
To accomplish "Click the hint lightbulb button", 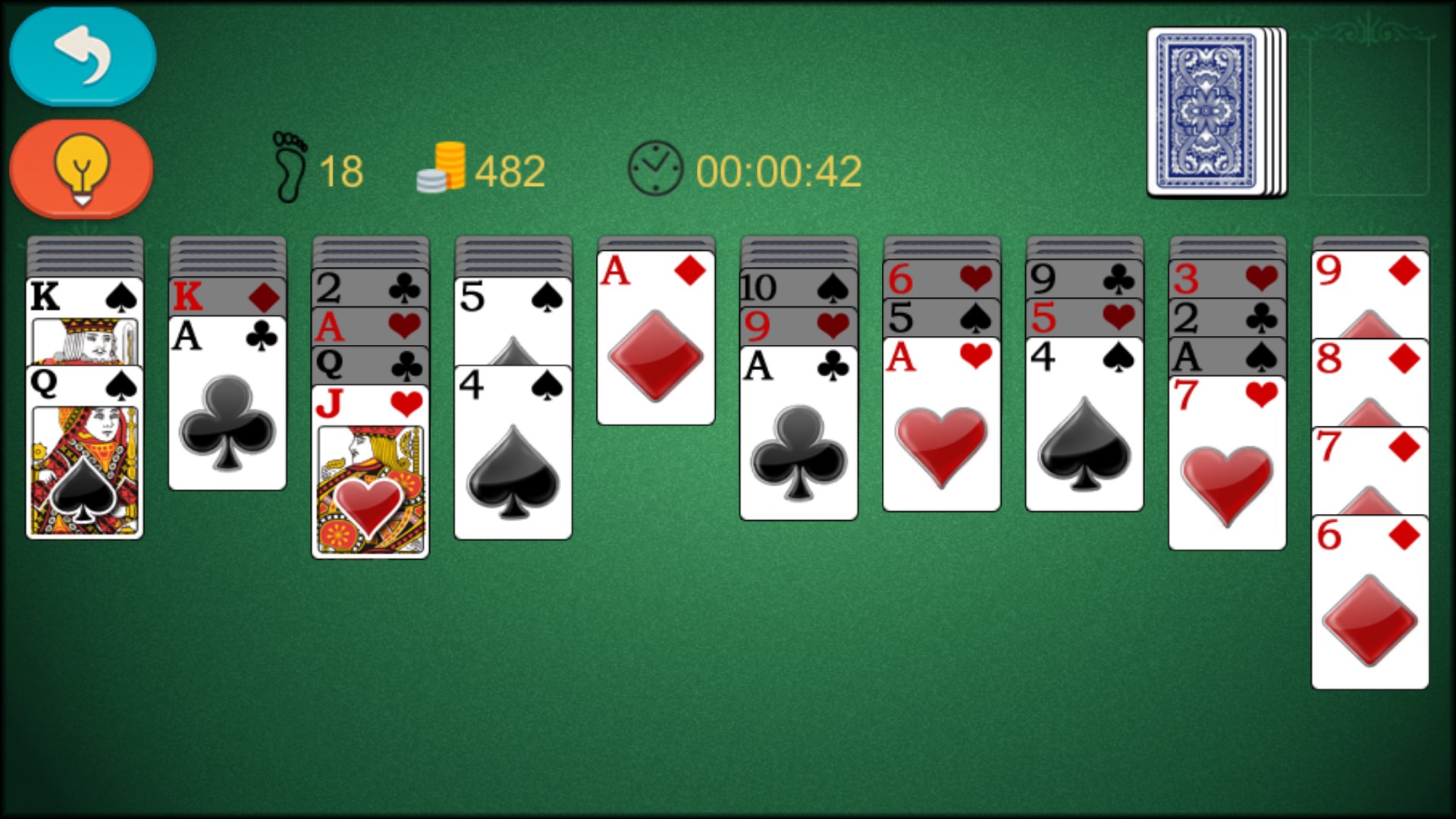I will coord(81,168).
